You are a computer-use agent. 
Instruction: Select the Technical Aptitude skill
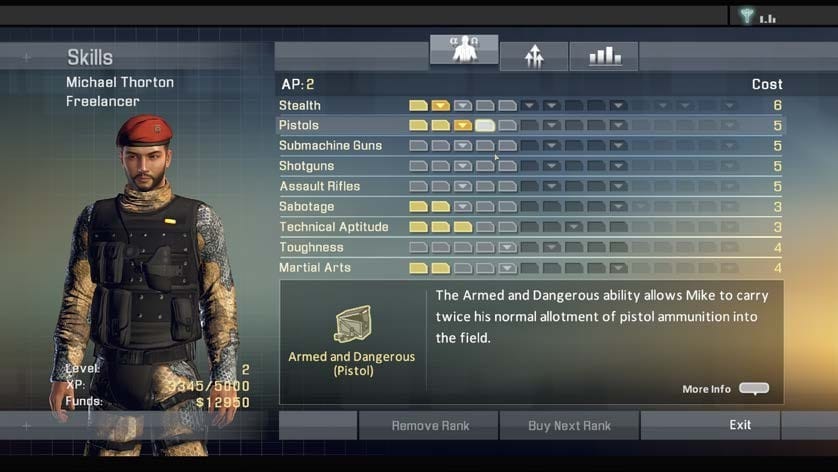point(333,227)
